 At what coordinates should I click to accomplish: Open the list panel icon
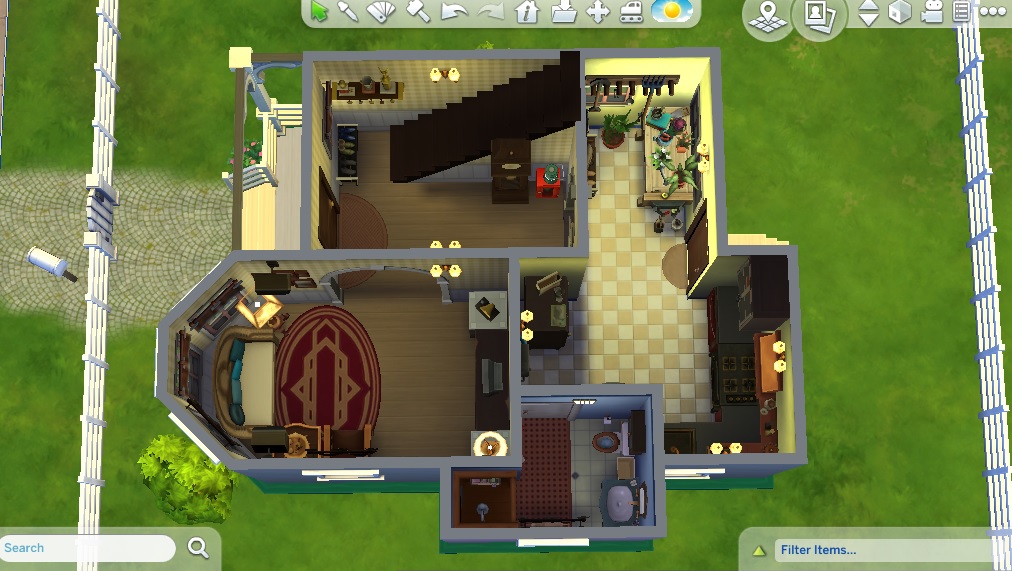(962, 12)
